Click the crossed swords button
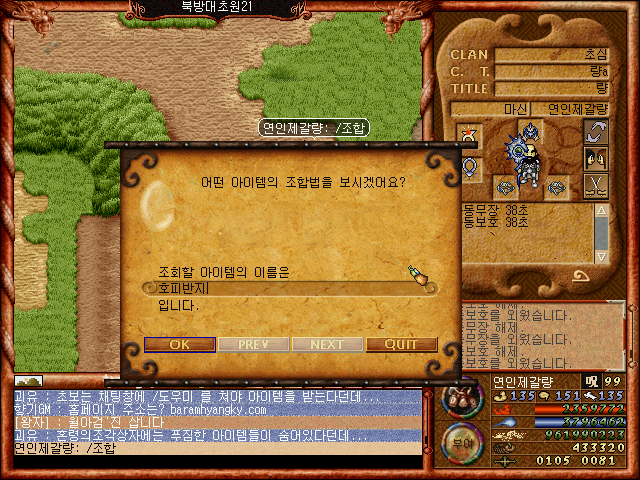The width and height of the screenshot is (640, 480). (x=596, y=185)
